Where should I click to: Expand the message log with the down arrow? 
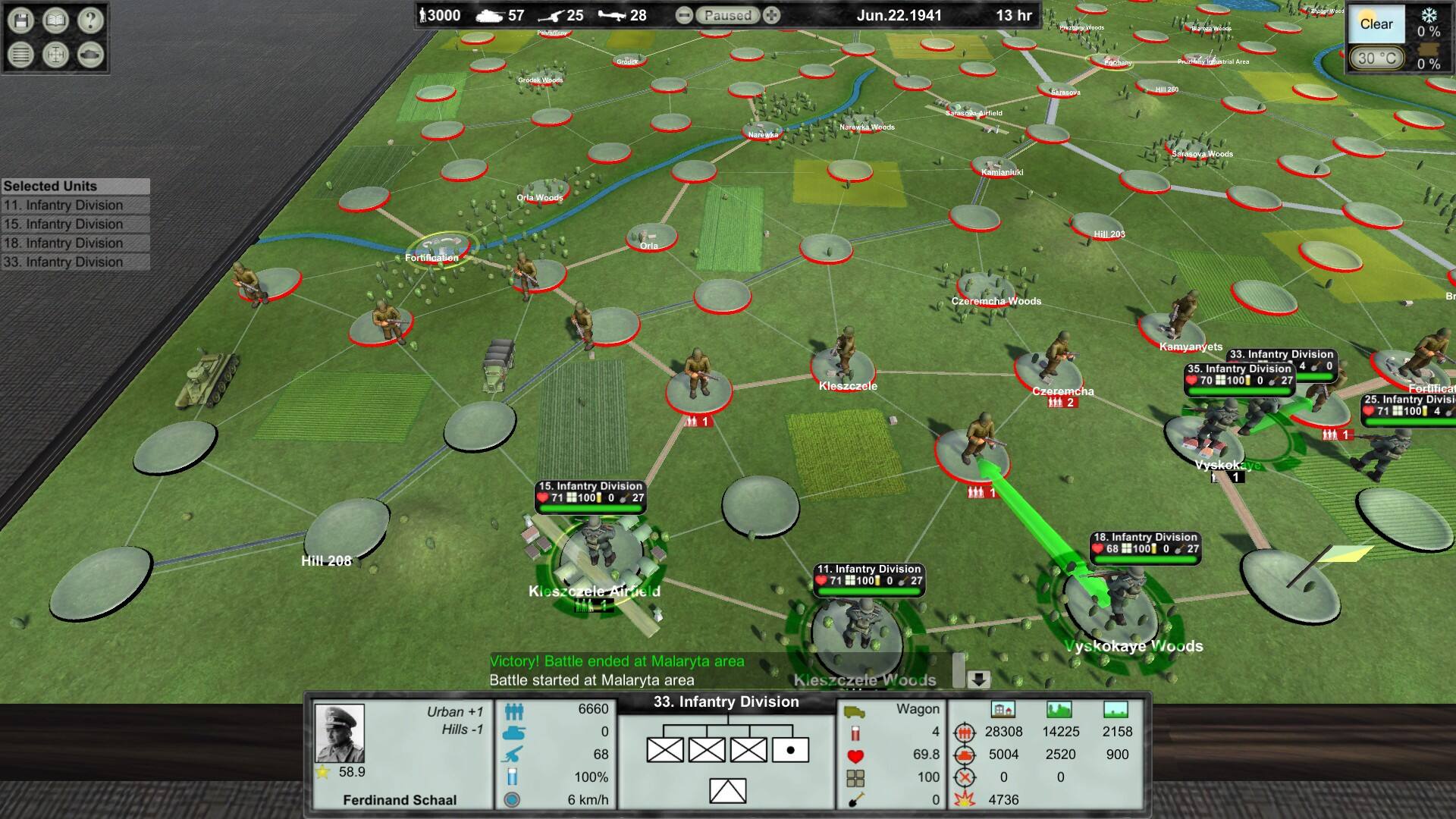(978, 679)
